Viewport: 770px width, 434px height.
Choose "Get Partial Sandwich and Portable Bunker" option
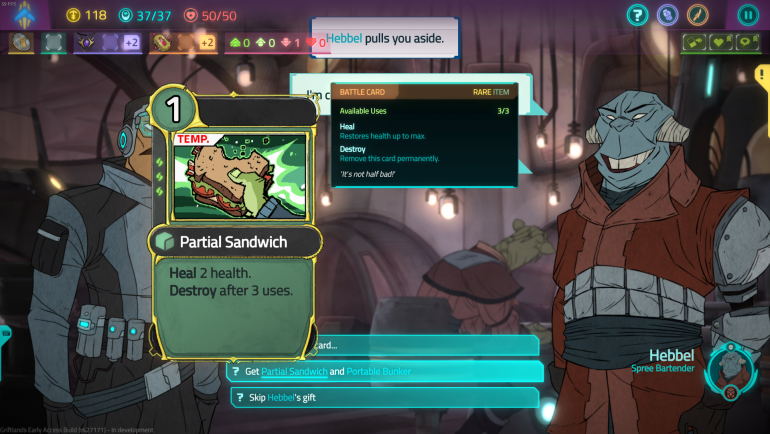[385, 371]
